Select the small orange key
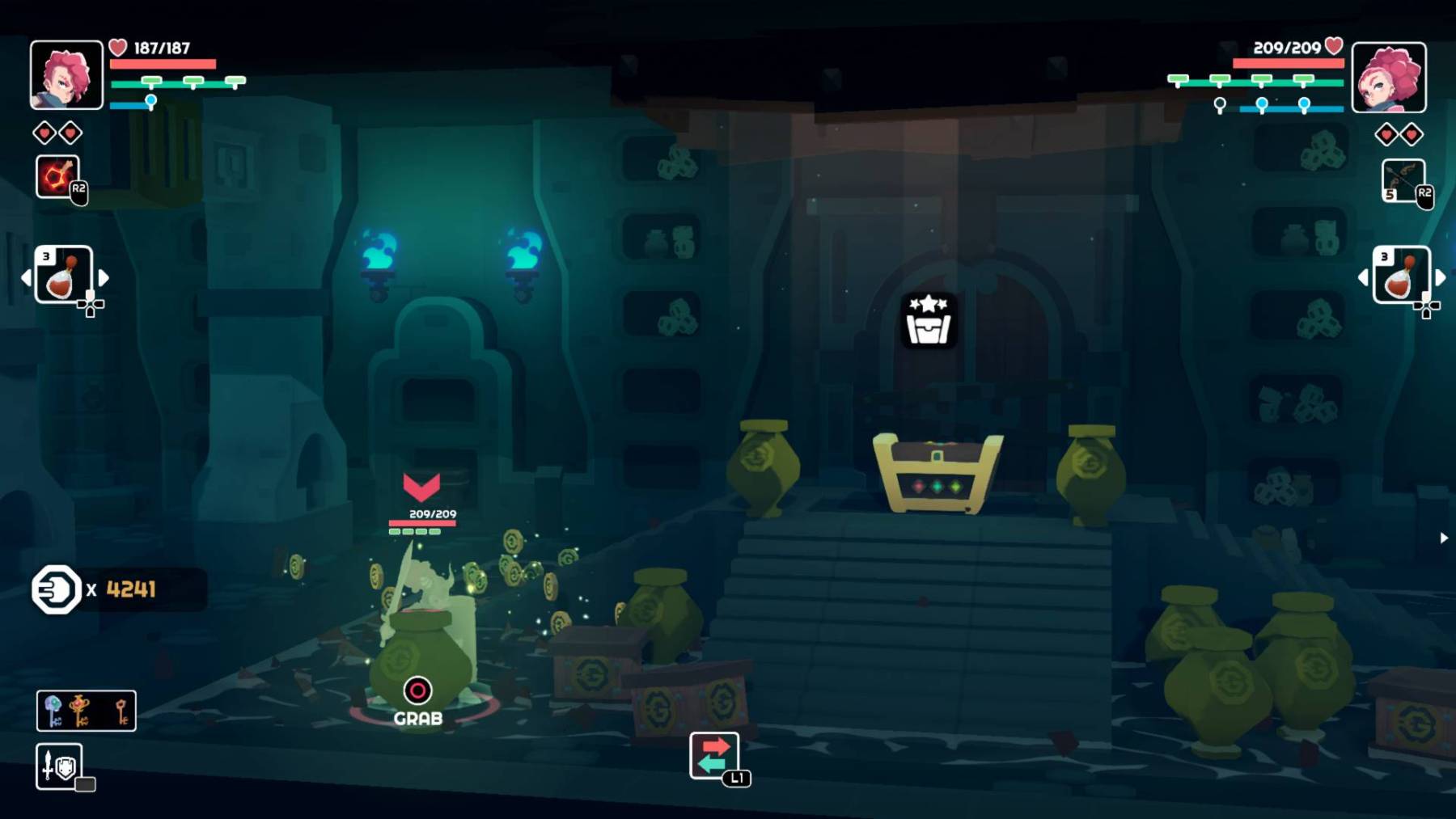 coord(121,711)
